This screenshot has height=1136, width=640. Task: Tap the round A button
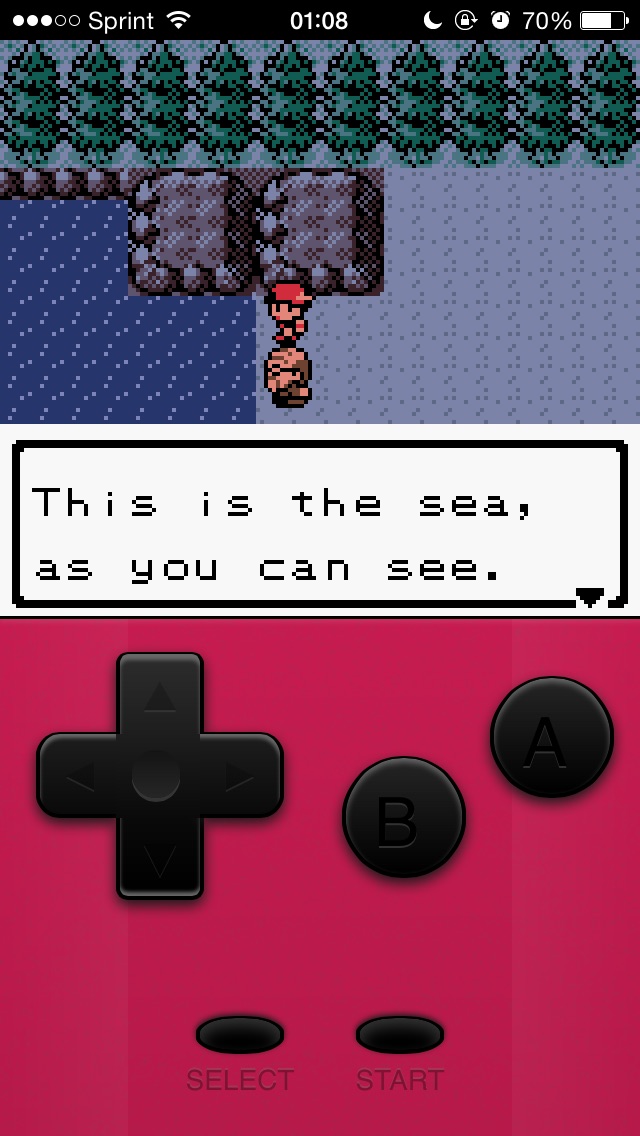click(551, 737)
